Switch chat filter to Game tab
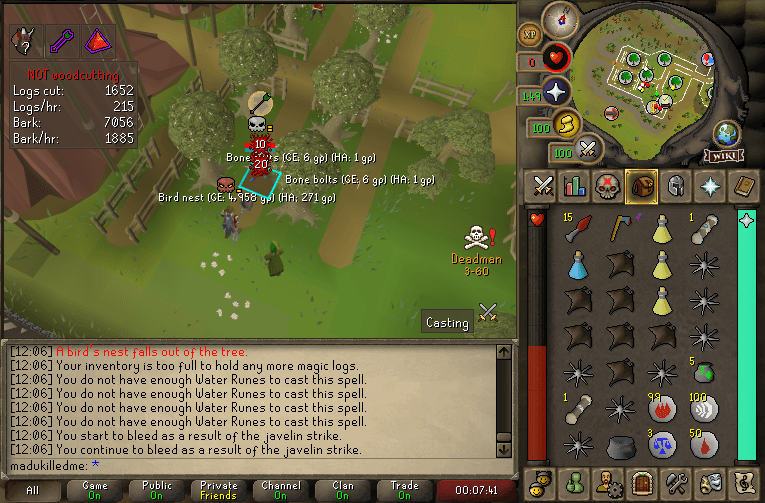The image size is (765, 503). [x=96, y=491]
